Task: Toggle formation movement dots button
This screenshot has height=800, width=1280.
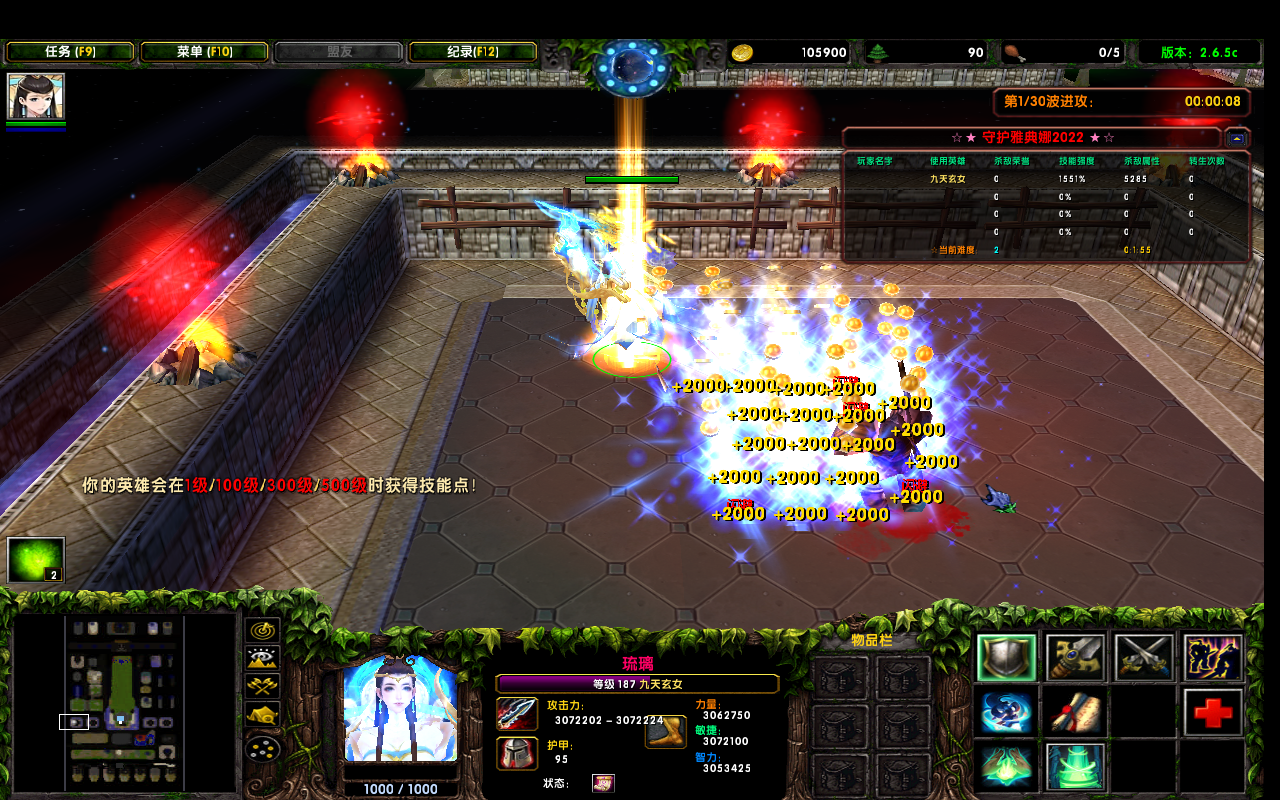Action: pos(263,747)
